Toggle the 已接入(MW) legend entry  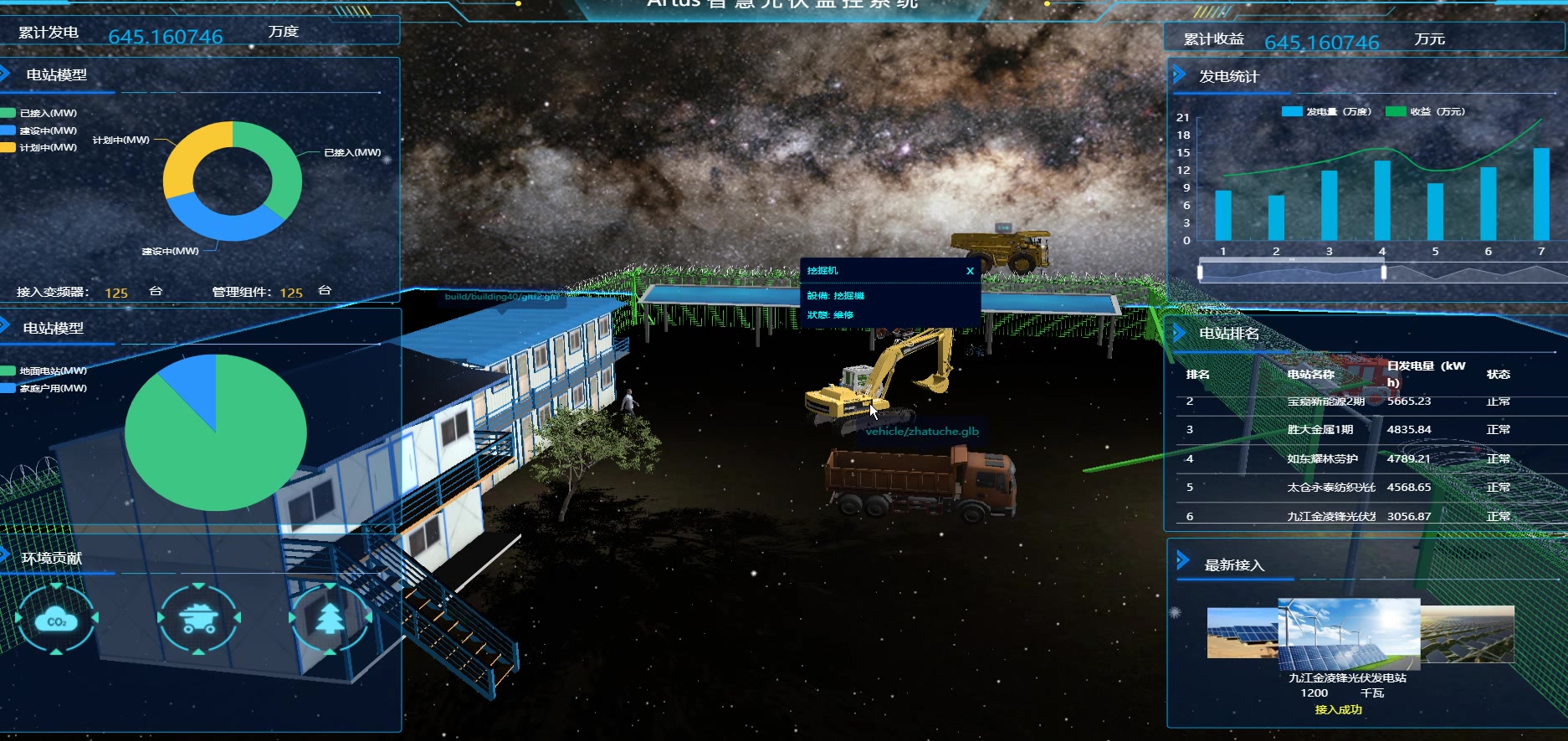coord(40,113)
